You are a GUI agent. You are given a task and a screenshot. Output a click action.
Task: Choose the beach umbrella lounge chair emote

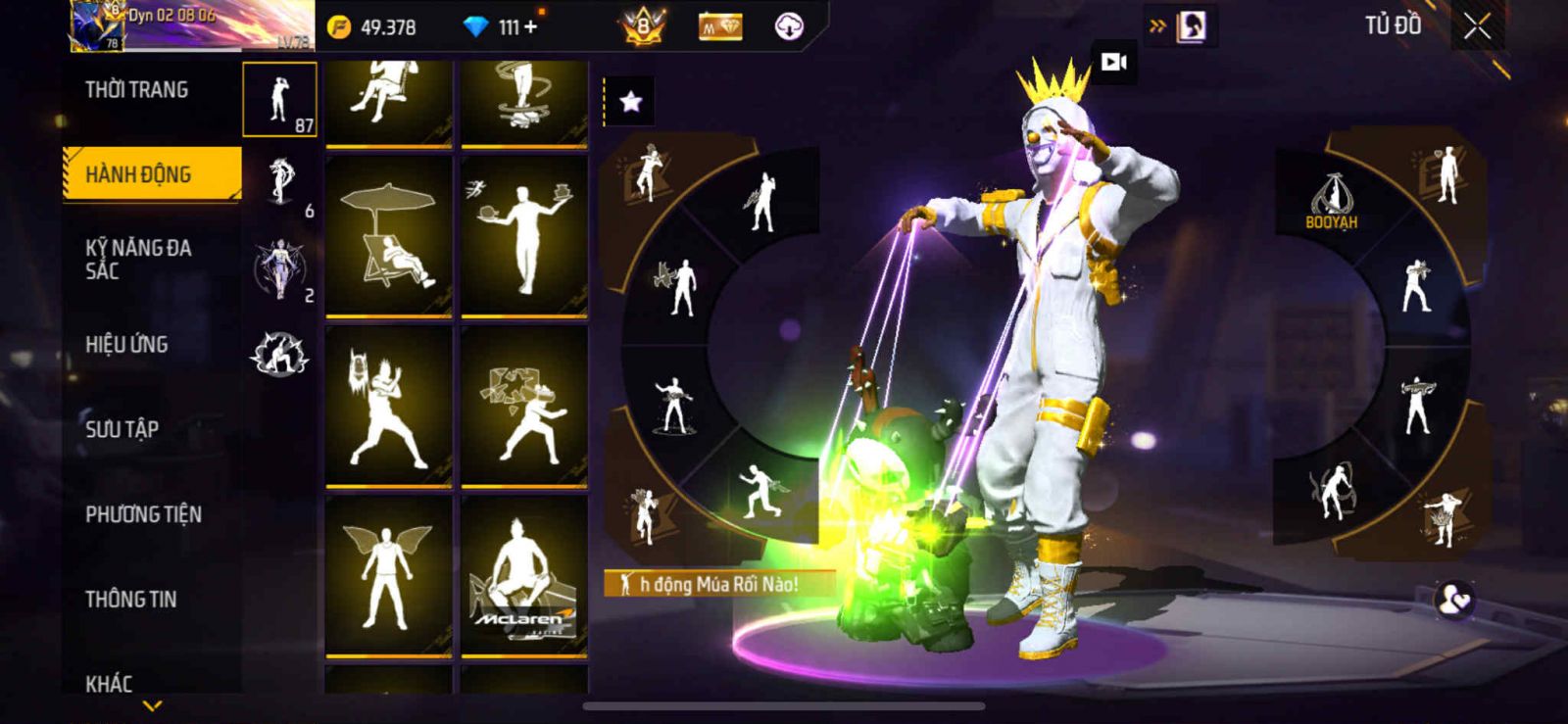pos(388,236)
